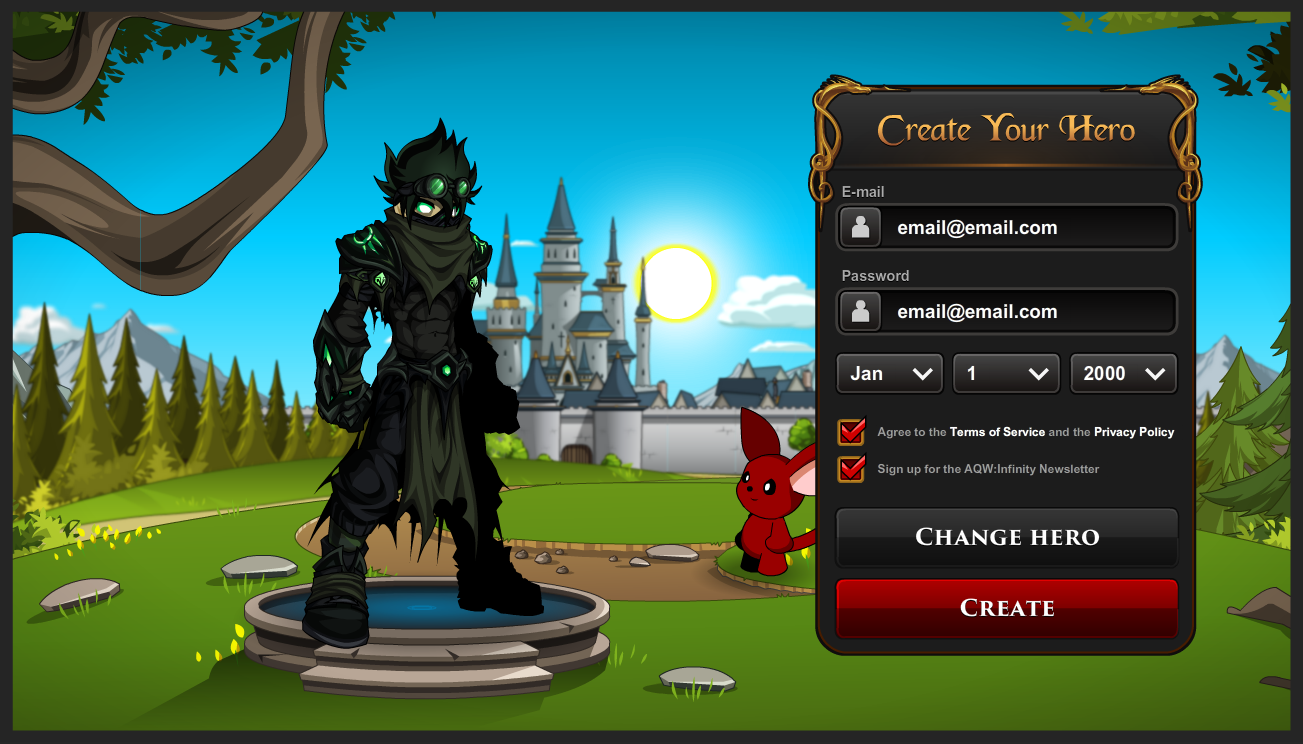
Task: View the Privacy Policy
Action: coord(1134,432)
